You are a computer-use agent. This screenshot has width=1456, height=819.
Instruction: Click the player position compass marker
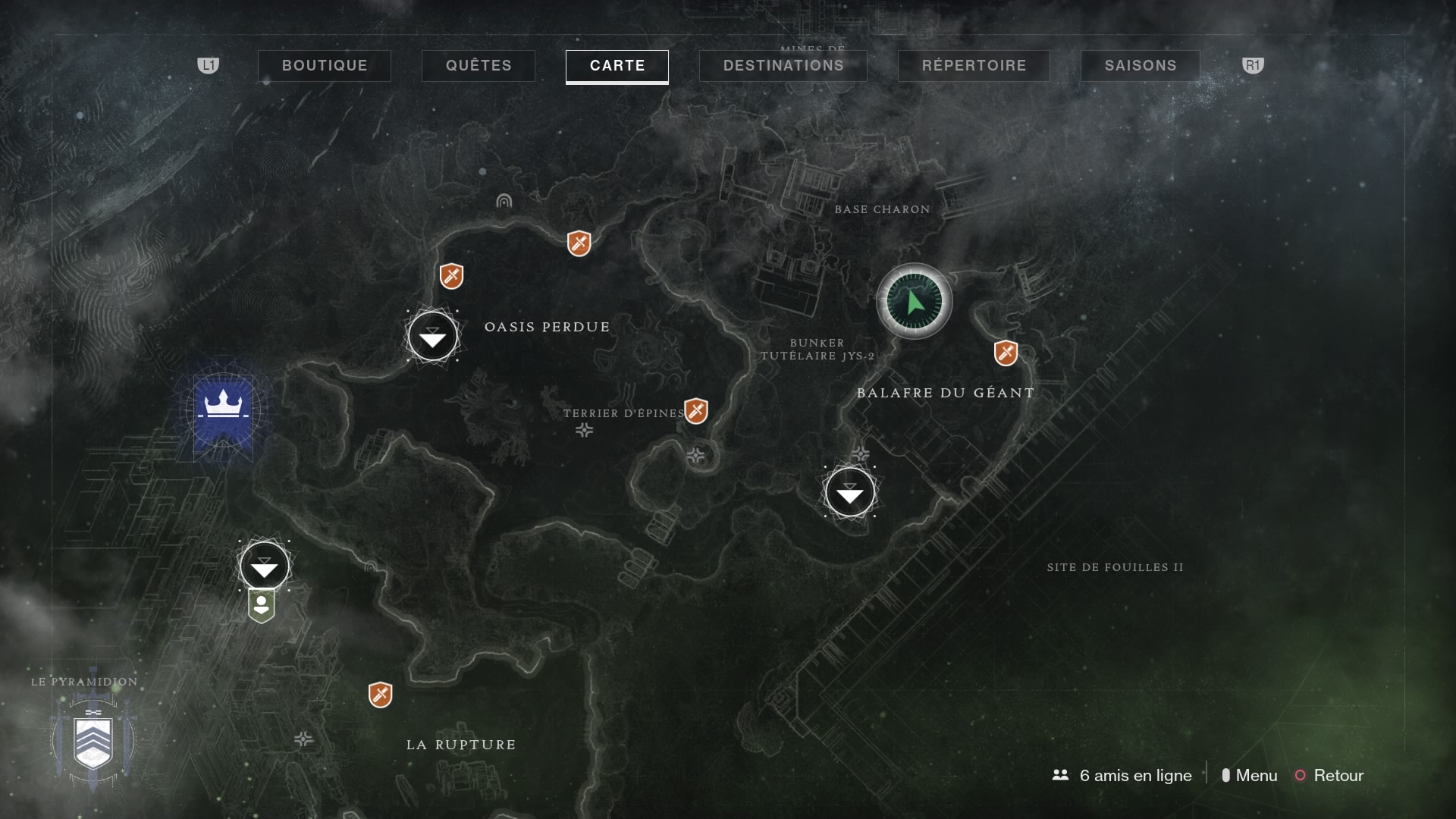pos(914,301)
